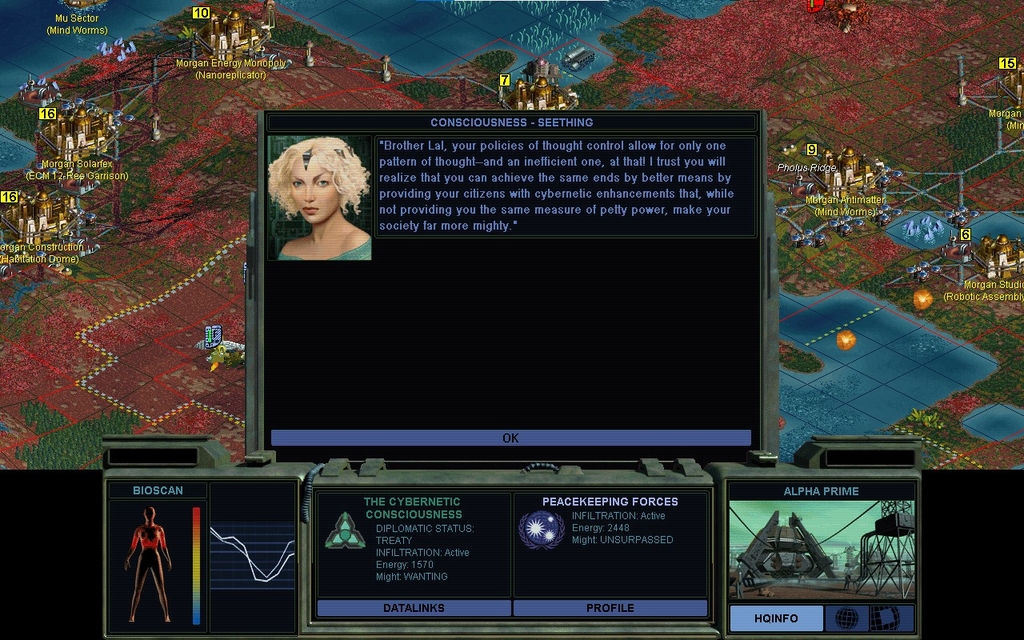This screenshot has height=640, width=1024.
Task: Open the Datalinks for Cybernetic Consciousness
Action: click(x=413, y=607)
